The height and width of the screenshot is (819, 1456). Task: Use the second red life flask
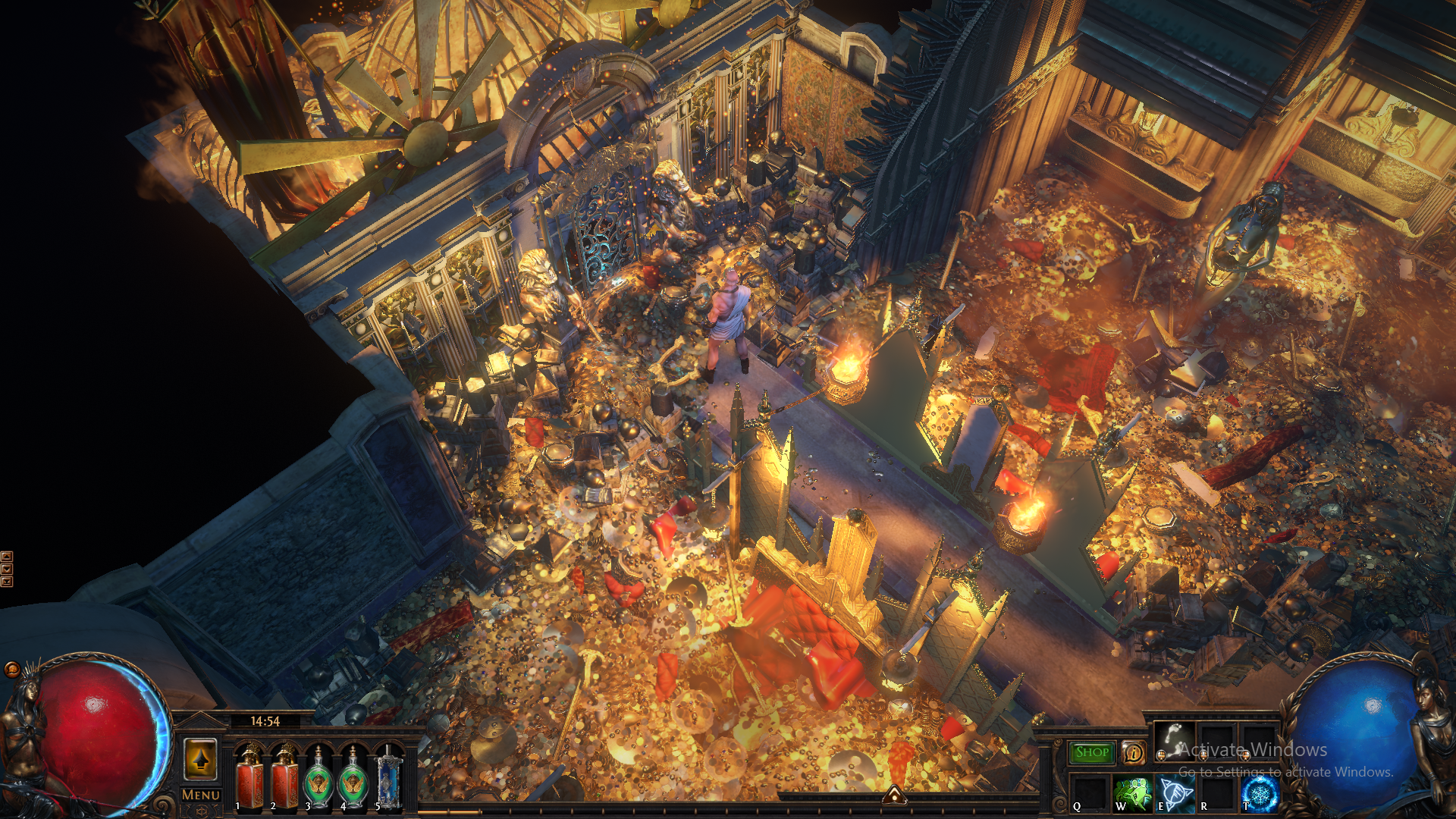coord(285,777)
